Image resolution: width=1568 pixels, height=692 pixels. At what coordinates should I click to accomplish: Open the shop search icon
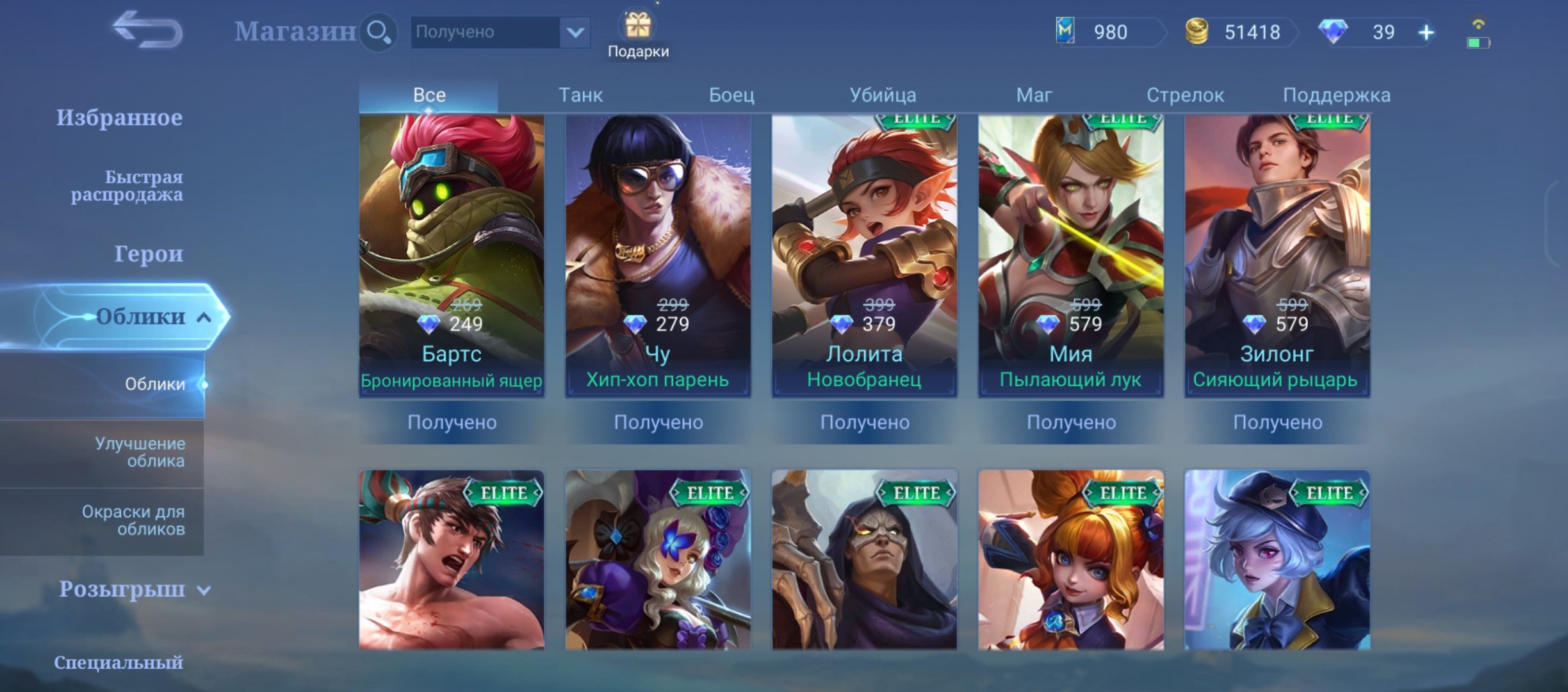[379, 31]
